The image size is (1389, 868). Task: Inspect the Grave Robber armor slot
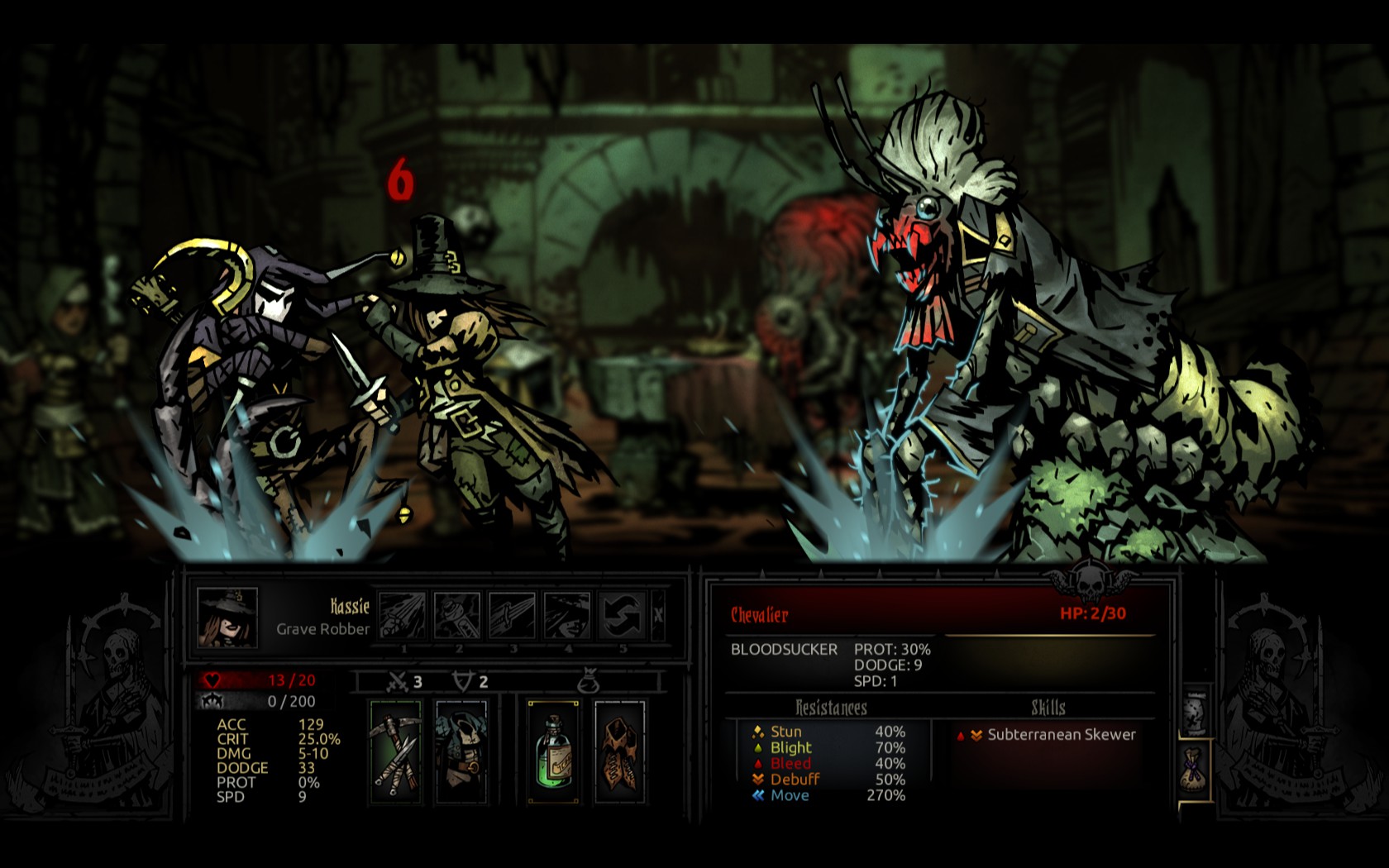(x=461, y=751)
